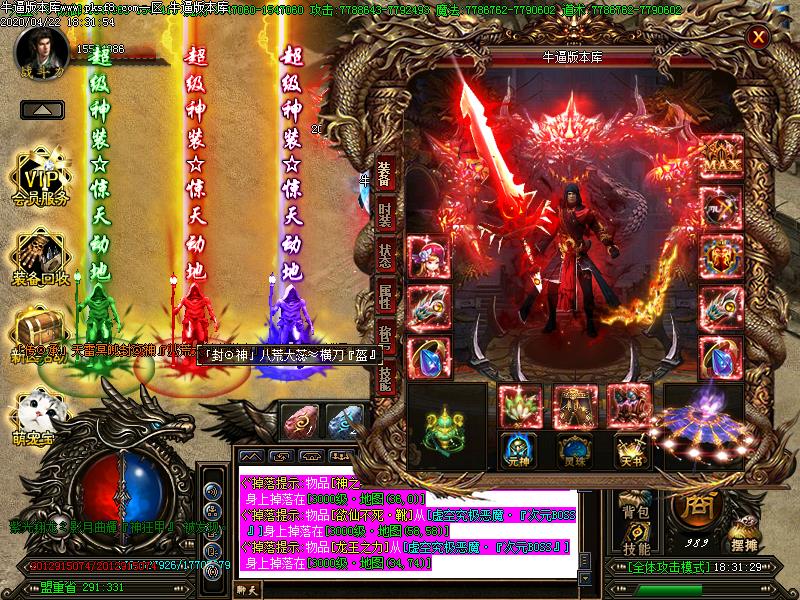Viewport: 800px width, 600px height.
Task: Select the 属性 attributes tab
Action: click(x=385, y=296)
